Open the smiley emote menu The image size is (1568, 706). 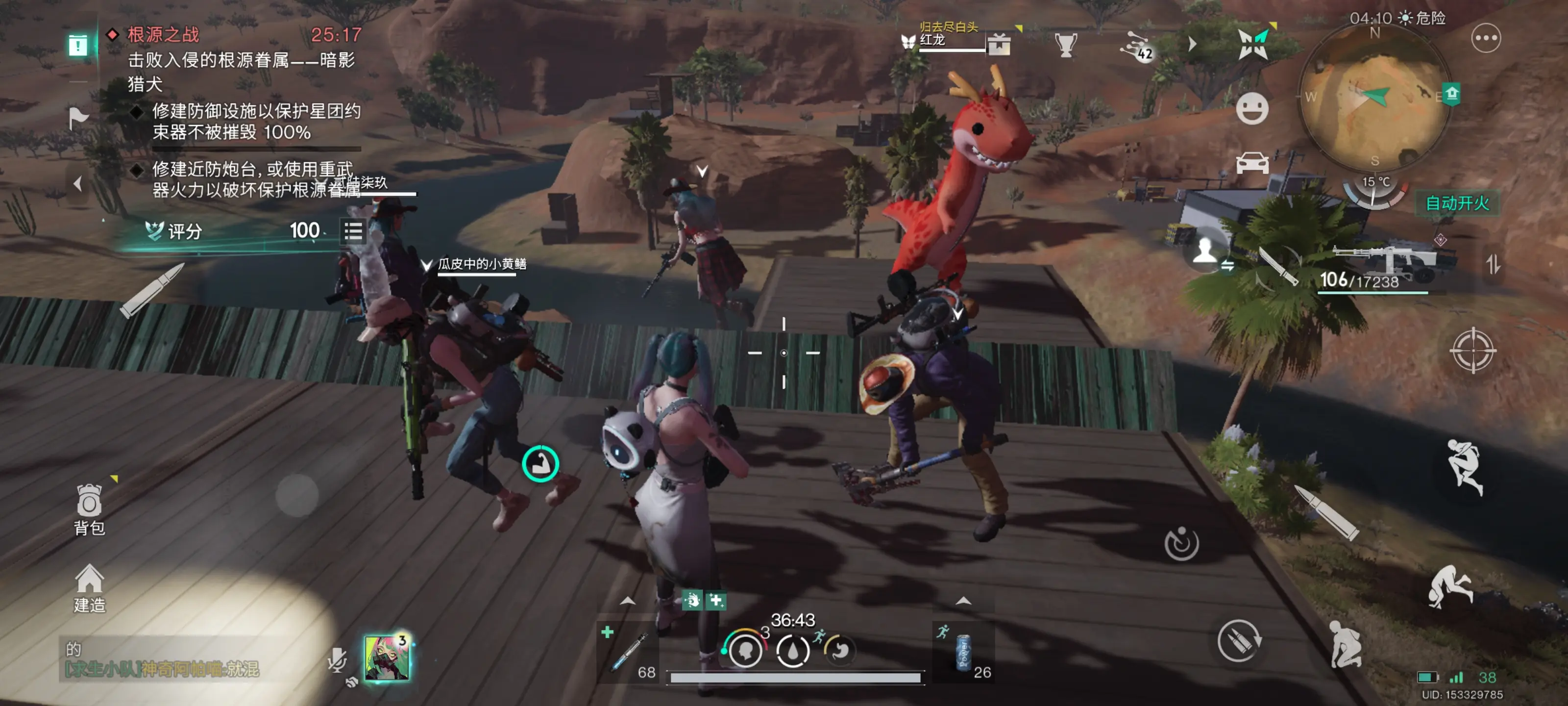point(1251,110)
